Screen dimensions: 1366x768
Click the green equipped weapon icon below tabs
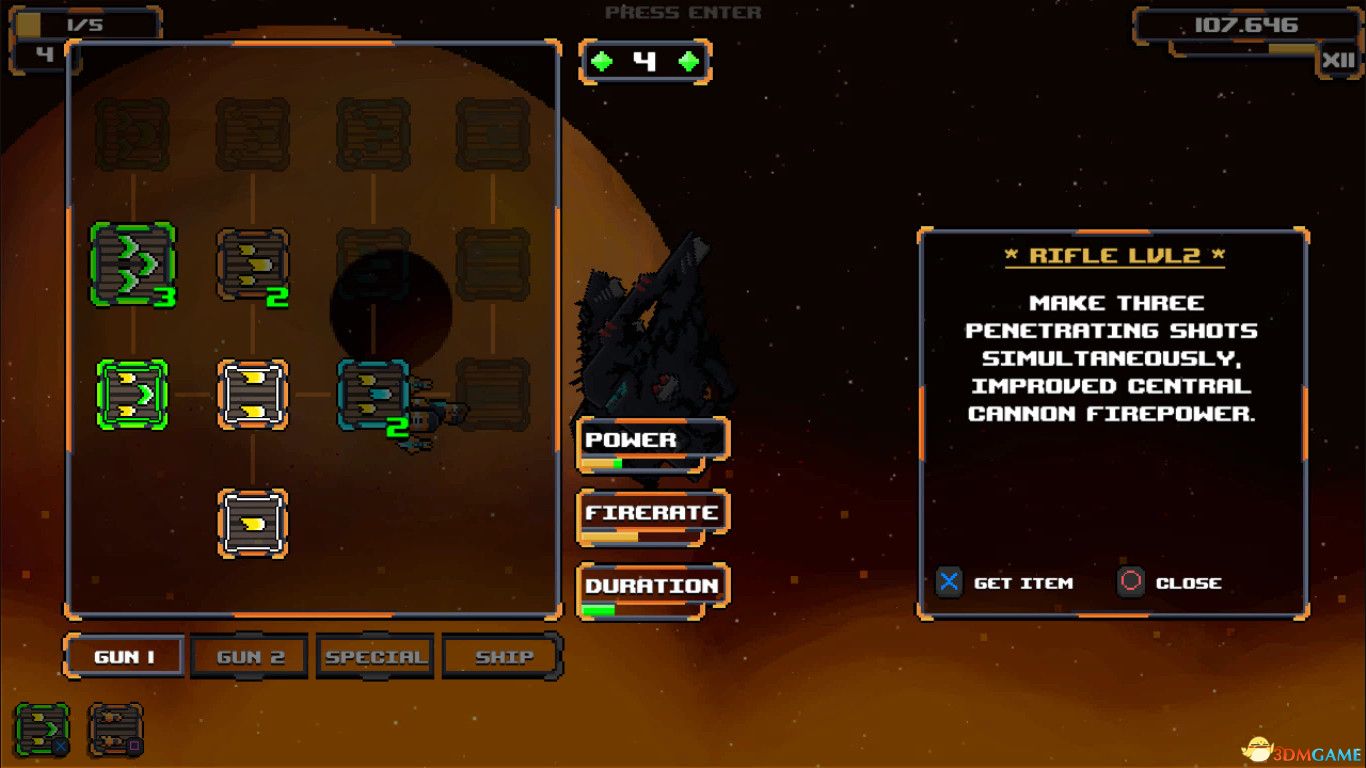(x=42, y=729)
